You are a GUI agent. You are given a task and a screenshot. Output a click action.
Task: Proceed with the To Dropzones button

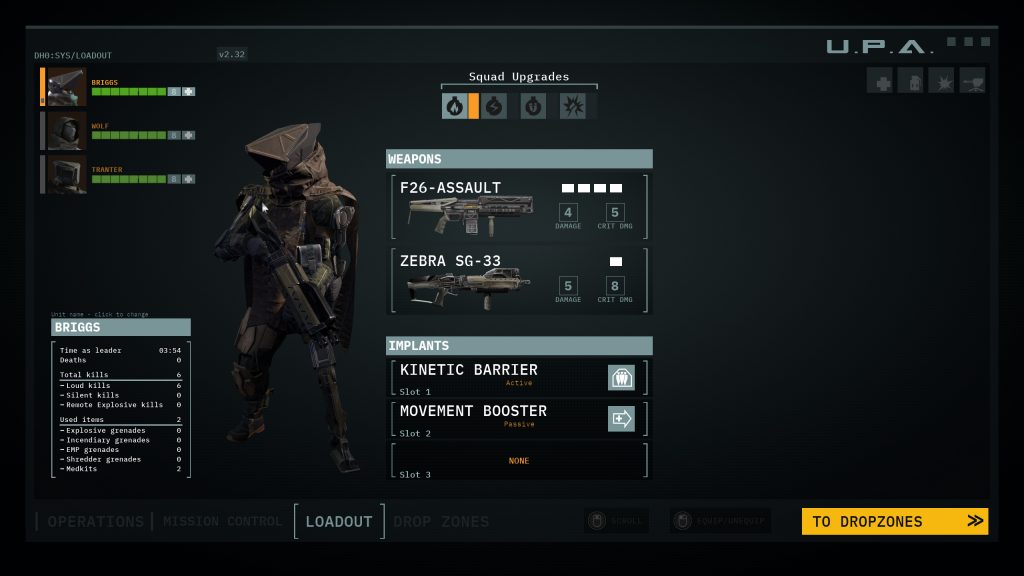[x=894, y=521]
